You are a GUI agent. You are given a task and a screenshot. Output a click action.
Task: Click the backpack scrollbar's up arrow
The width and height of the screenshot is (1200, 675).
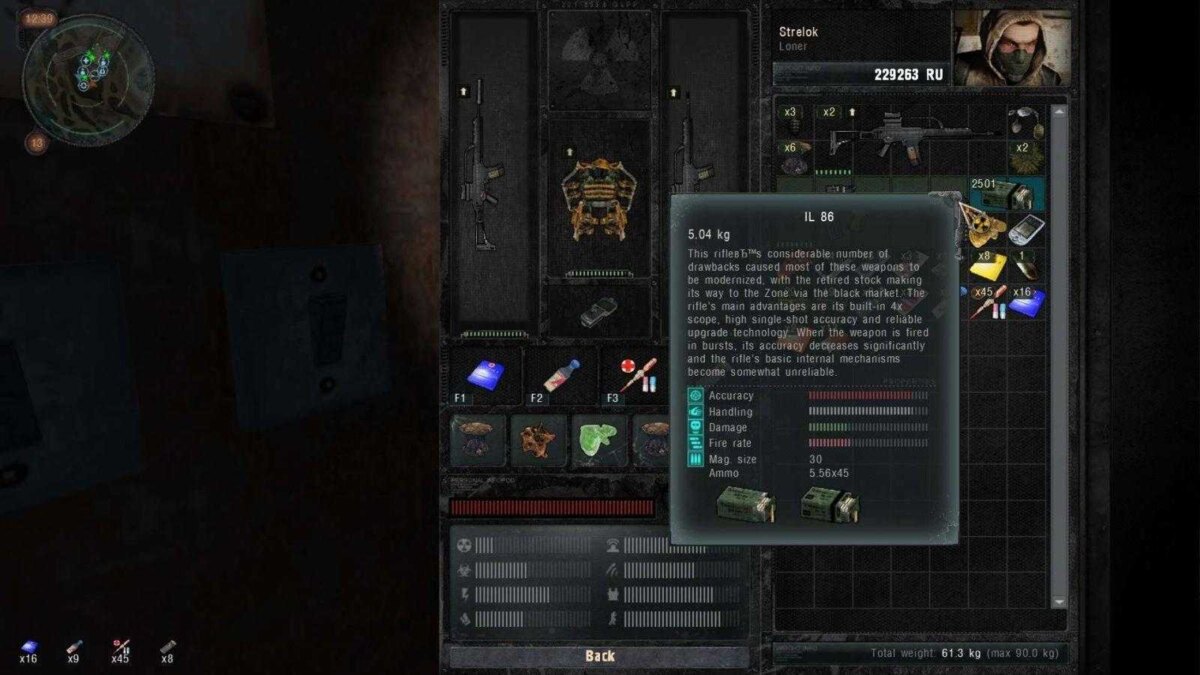tap(1060, 111)
